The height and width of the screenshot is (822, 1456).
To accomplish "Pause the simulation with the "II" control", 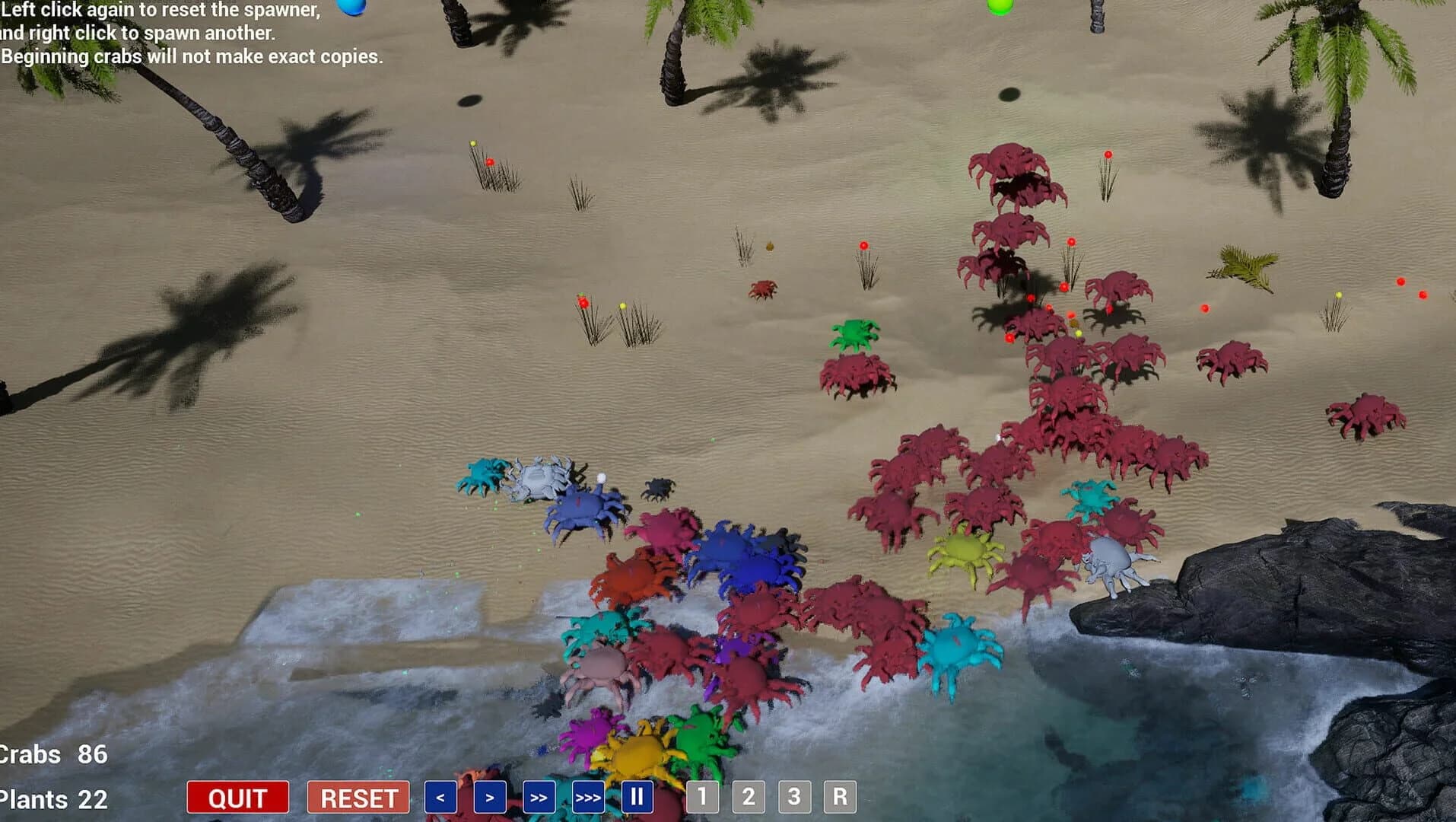I will (638, 798).
